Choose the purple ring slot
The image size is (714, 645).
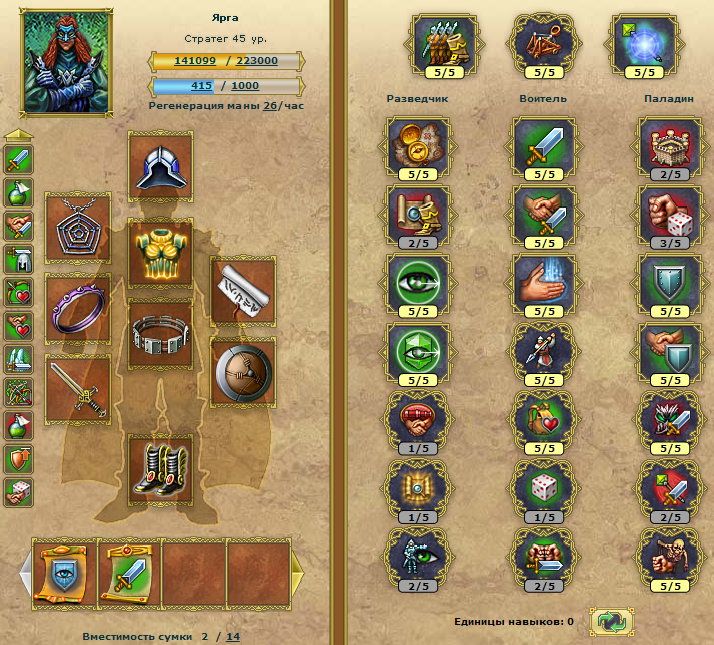[x=78, y=305]
